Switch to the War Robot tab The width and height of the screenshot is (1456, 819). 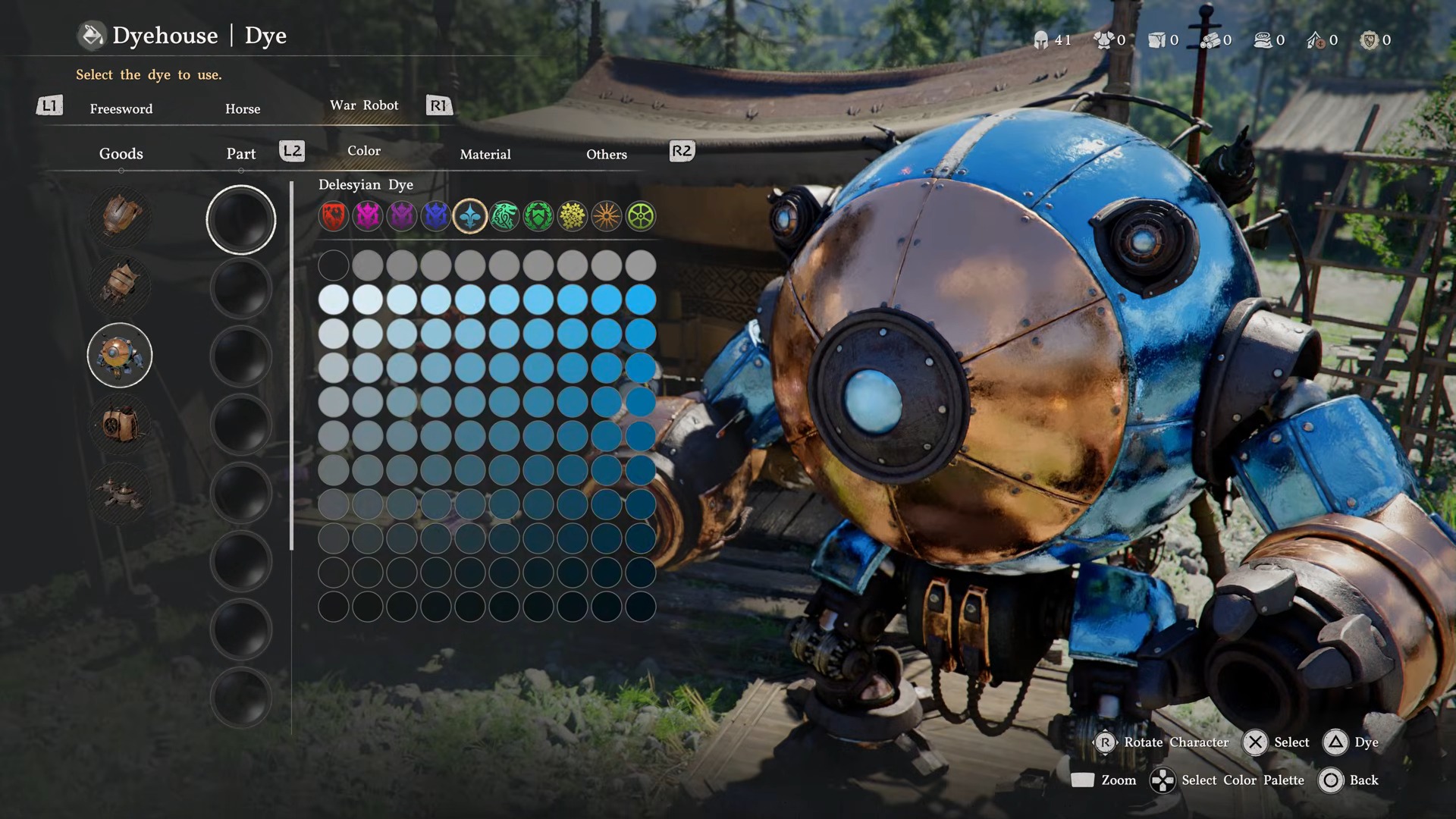365,105
